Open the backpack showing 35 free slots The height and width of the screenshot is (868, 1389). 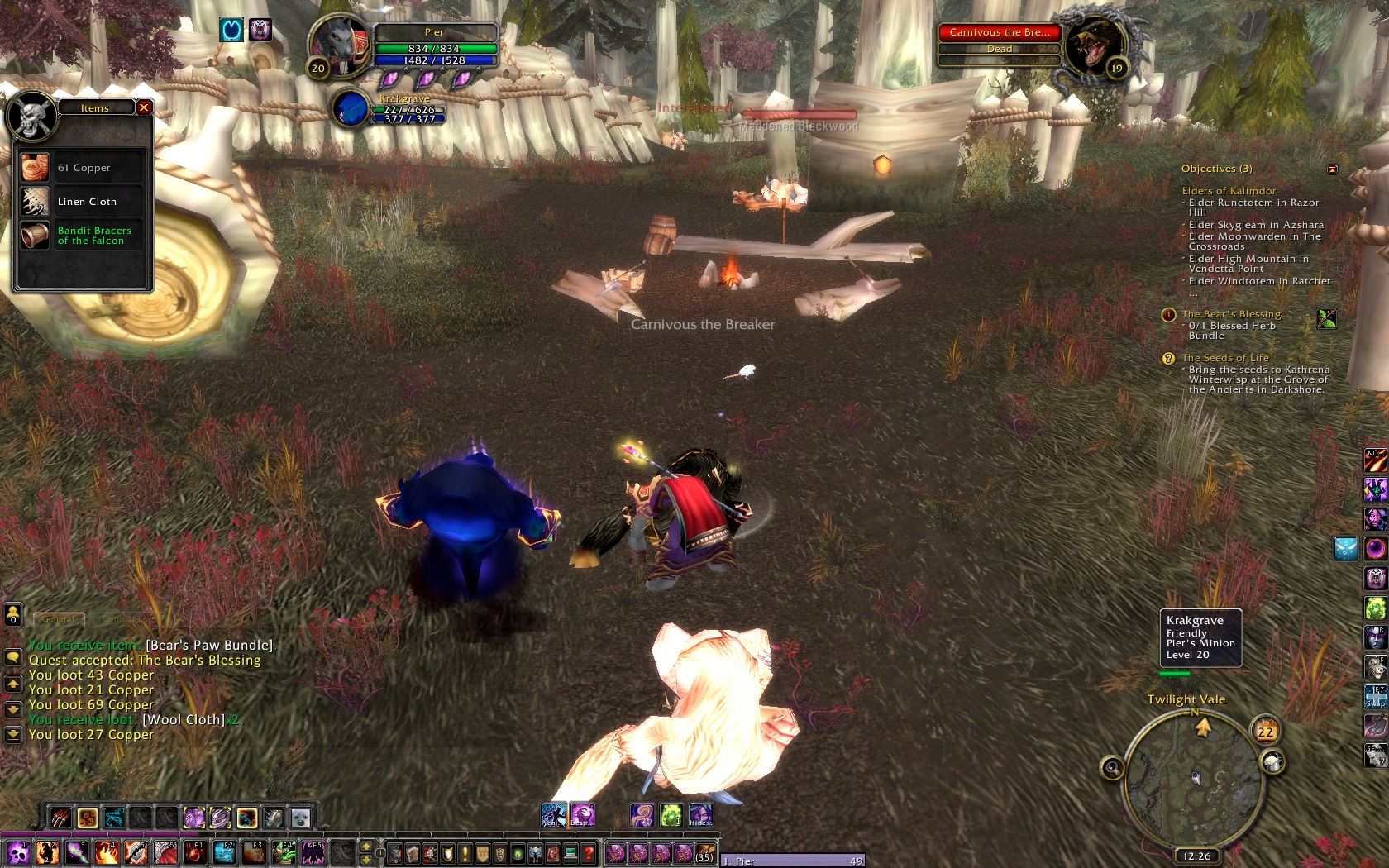coord(704,852)
